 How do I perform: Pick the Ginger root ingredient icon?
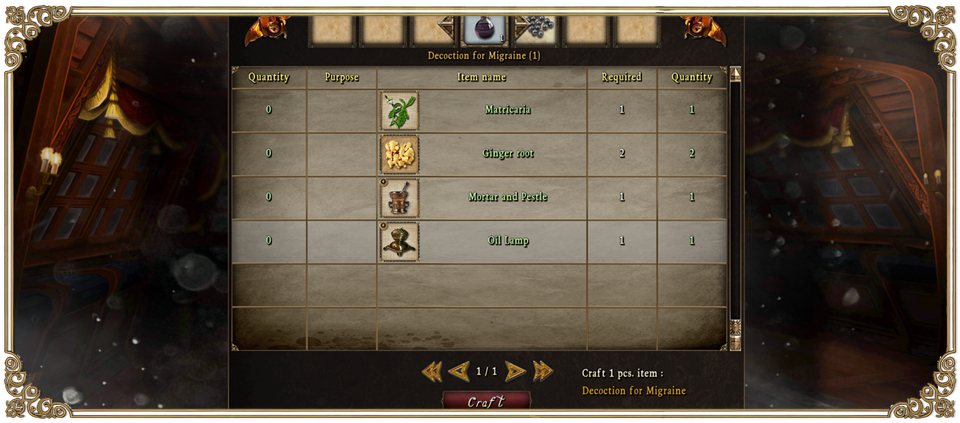point(399,154)
